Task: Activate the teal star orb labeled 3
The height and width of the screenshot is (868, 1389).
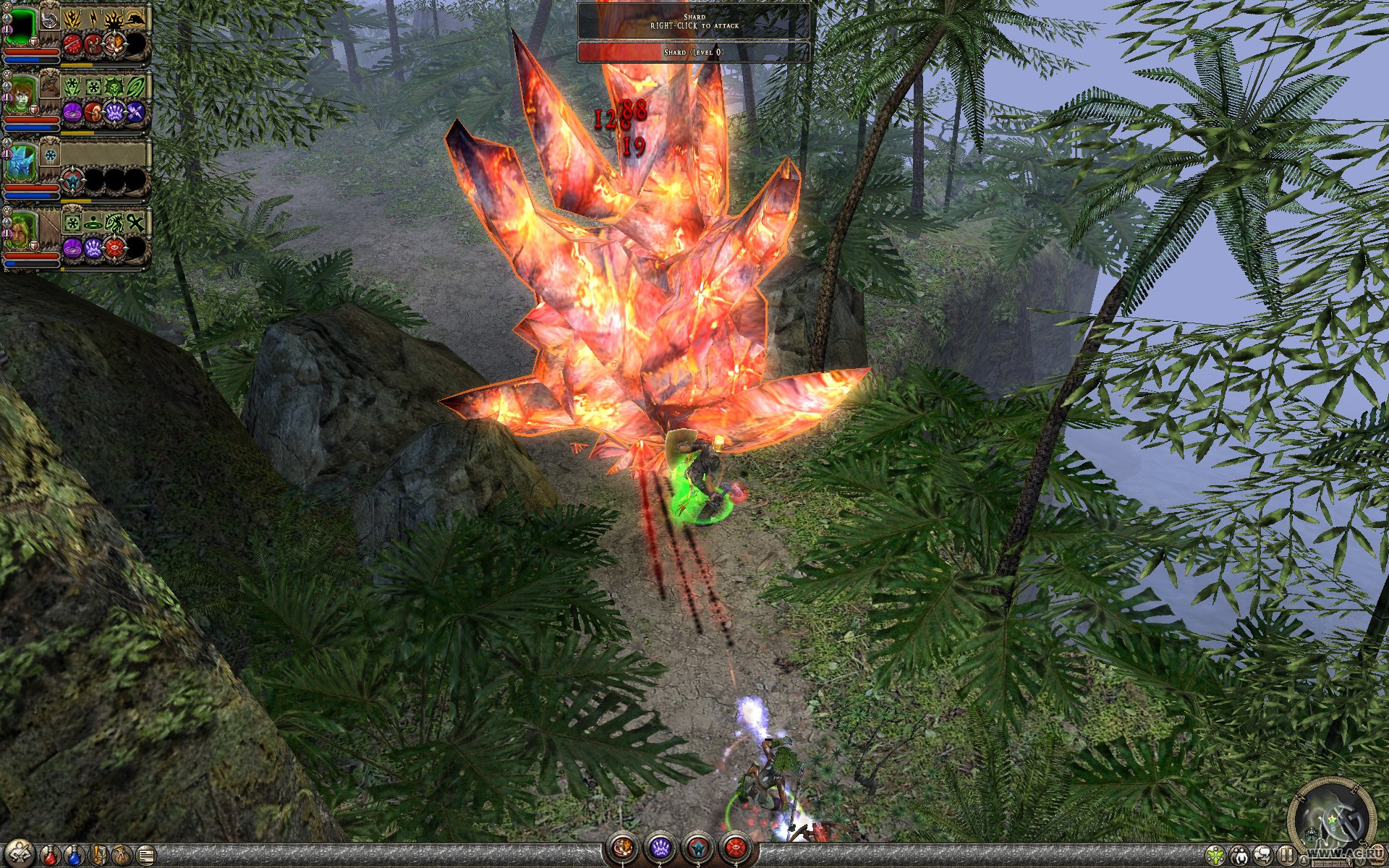Action: [x=699, y=848]
